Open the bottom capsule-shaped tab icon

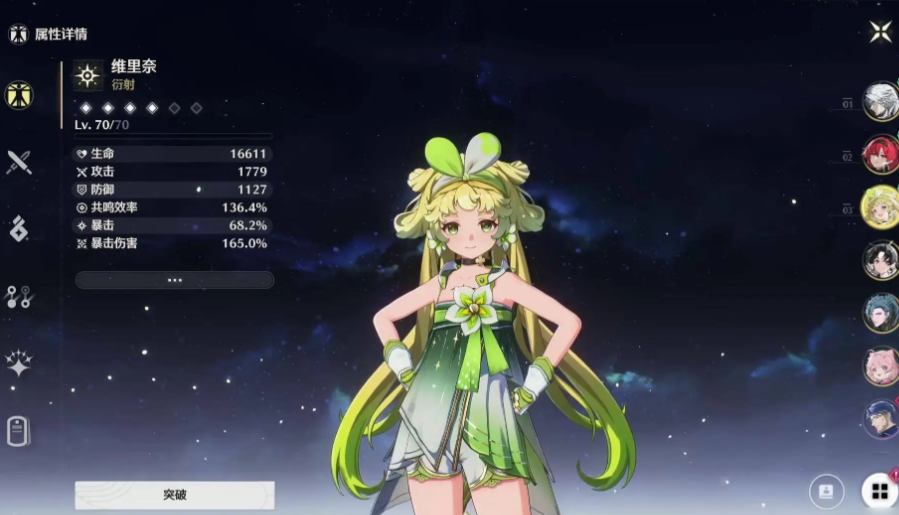(x=19, y=431)
